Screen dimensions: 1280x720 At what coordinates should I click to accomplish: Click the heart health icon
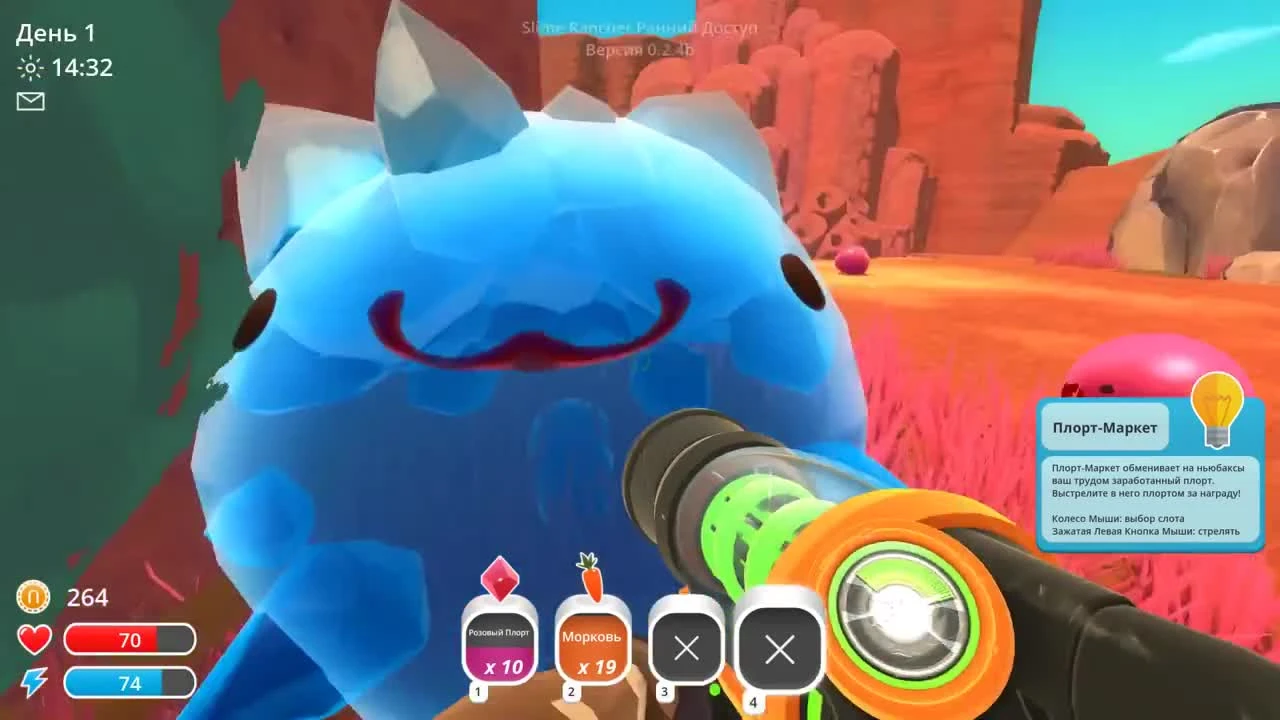coord(33,638)
